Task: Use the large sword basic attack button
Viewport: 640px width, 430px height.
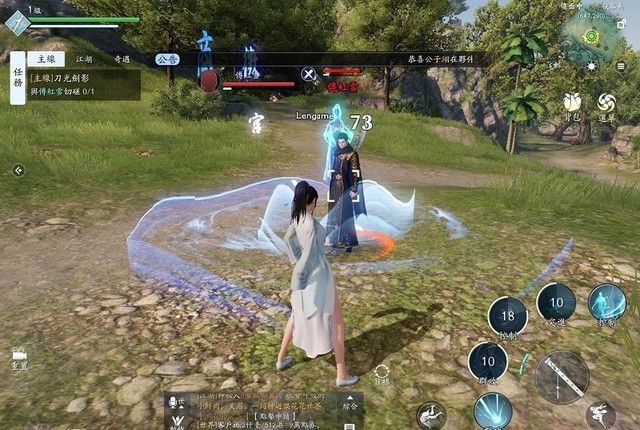Action: 561,376
